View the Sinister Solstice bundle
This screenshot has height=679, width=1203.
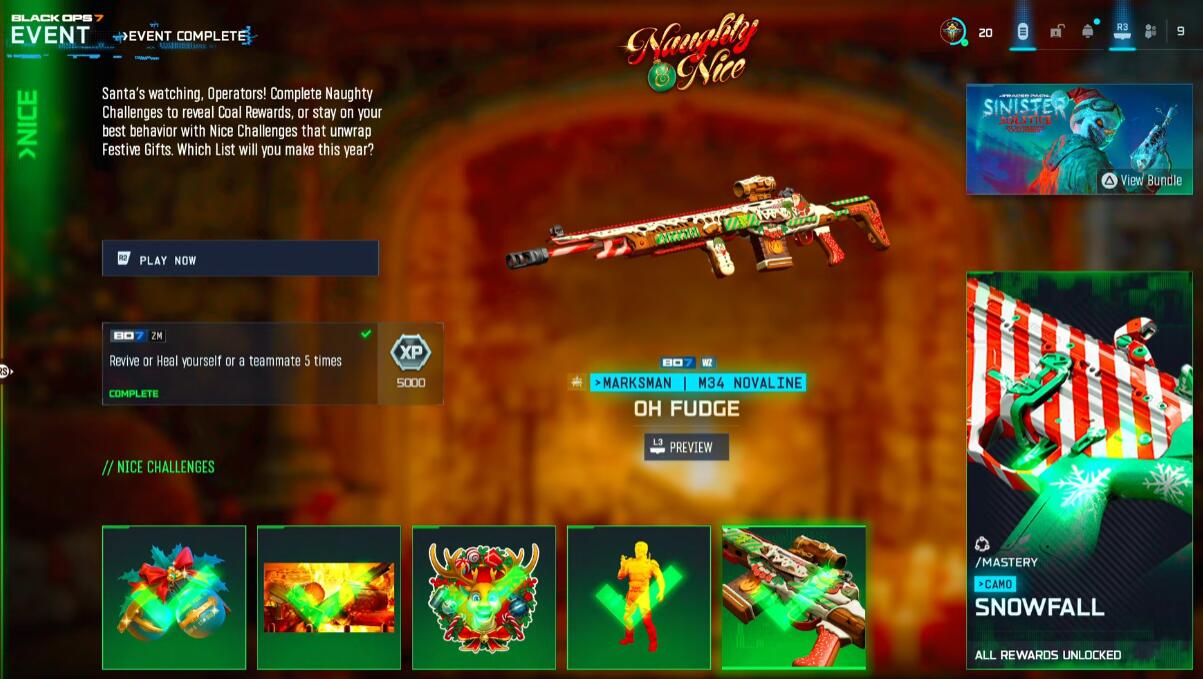pos(1065,139)
